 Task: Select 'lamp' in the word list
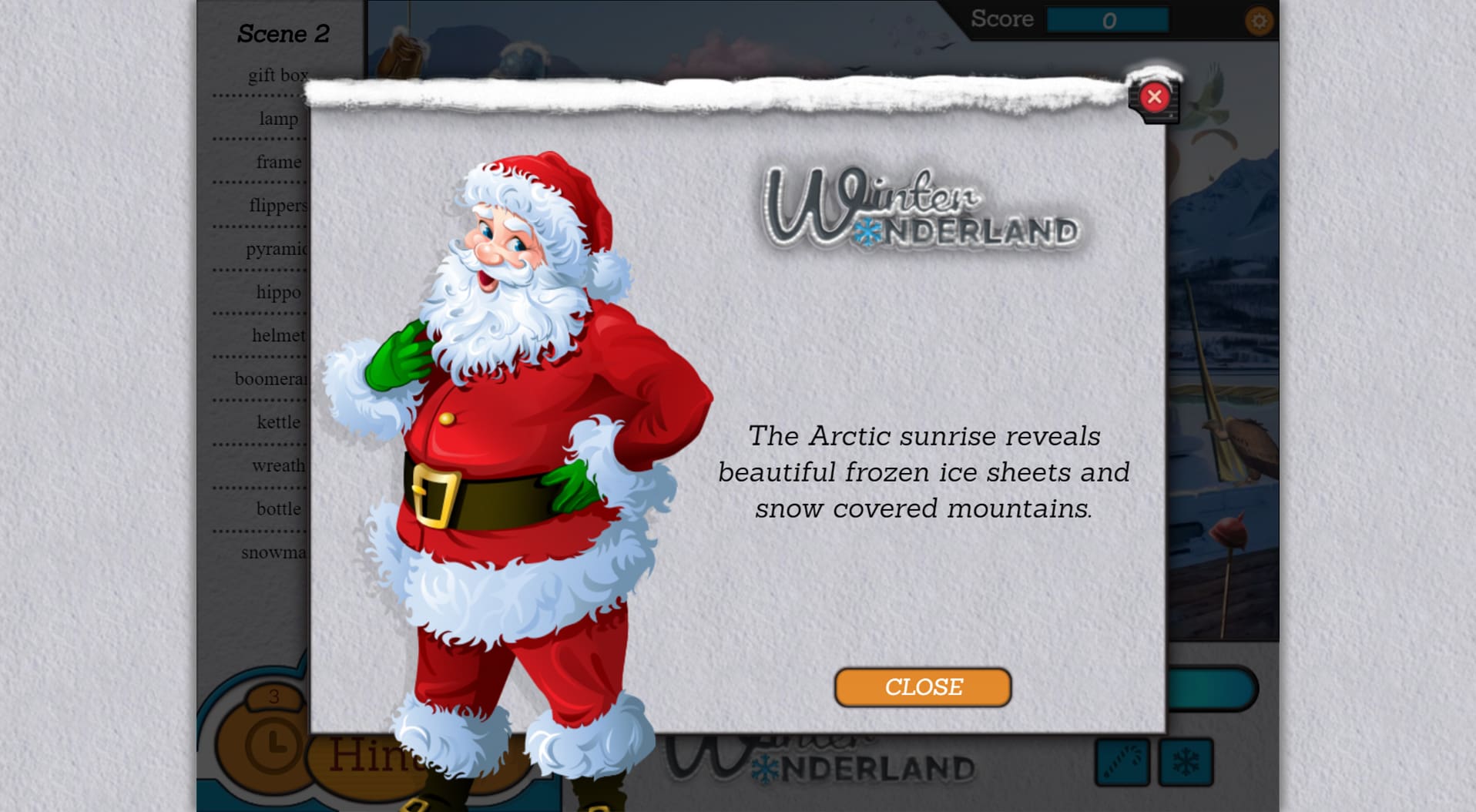[279, 119]
